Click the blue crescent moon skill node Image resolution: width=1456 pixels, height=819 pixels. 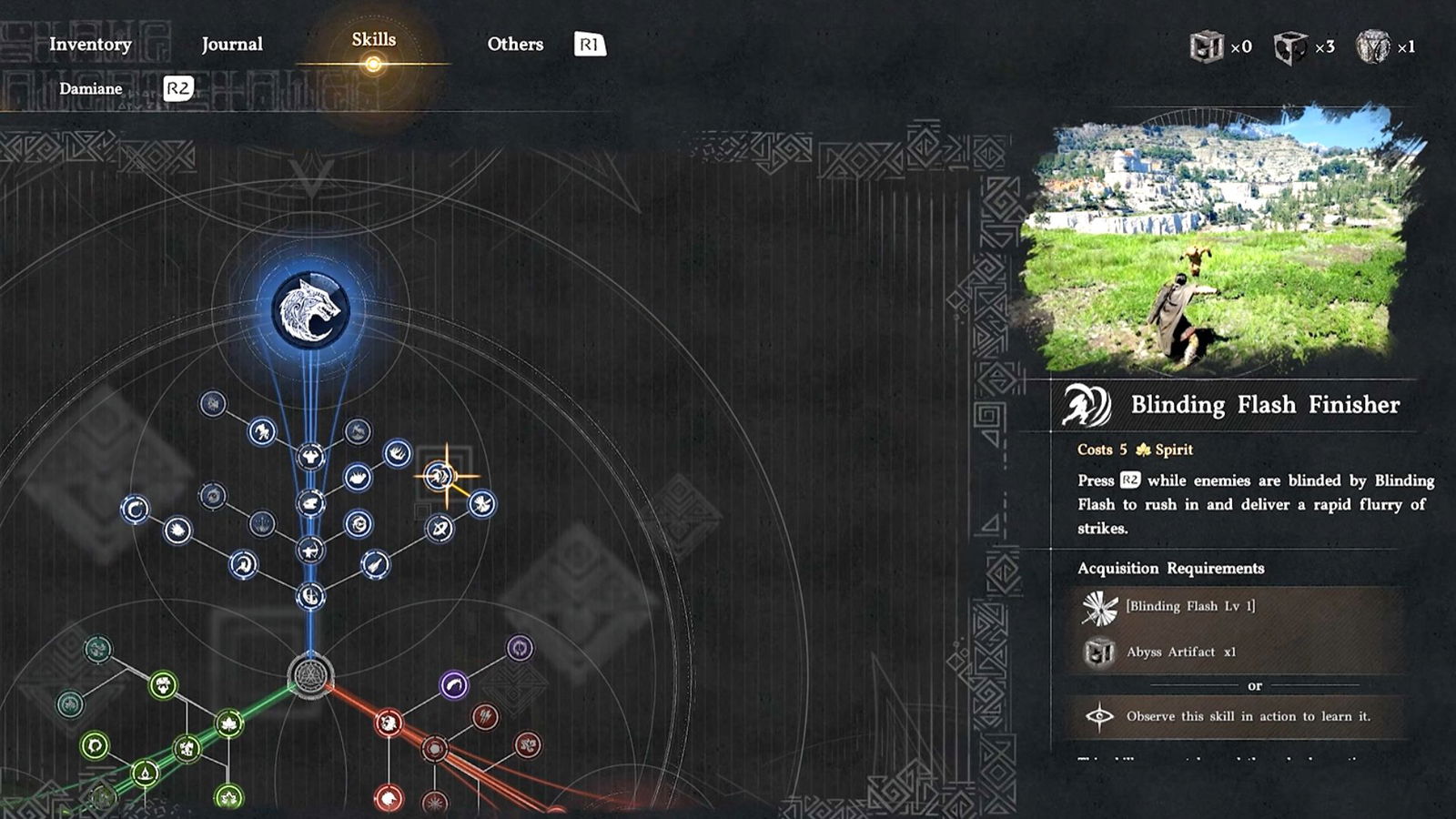coord(136,509)
